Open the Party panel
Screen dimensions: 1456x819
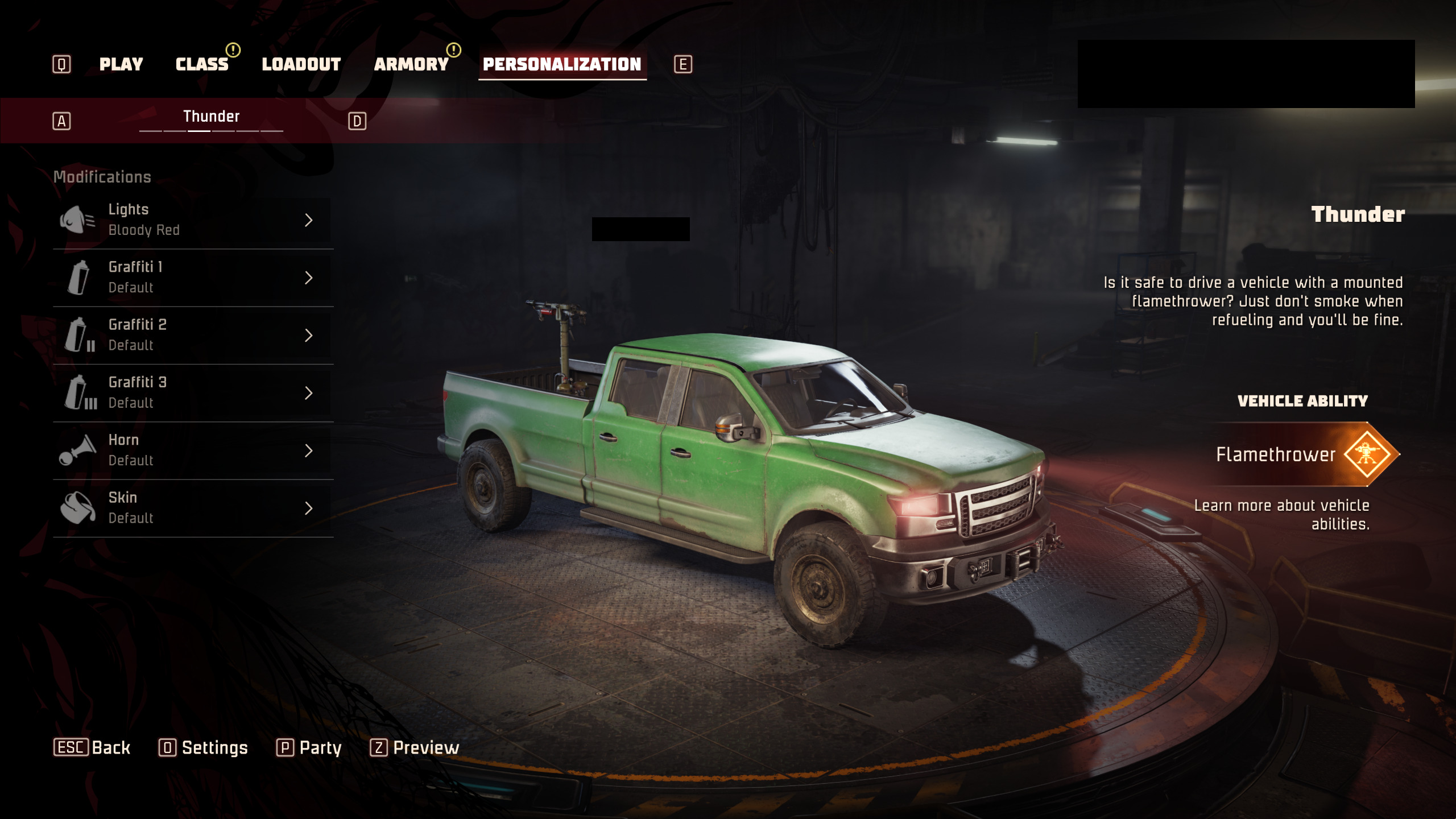pyautogui.click(x=309, y=747)
